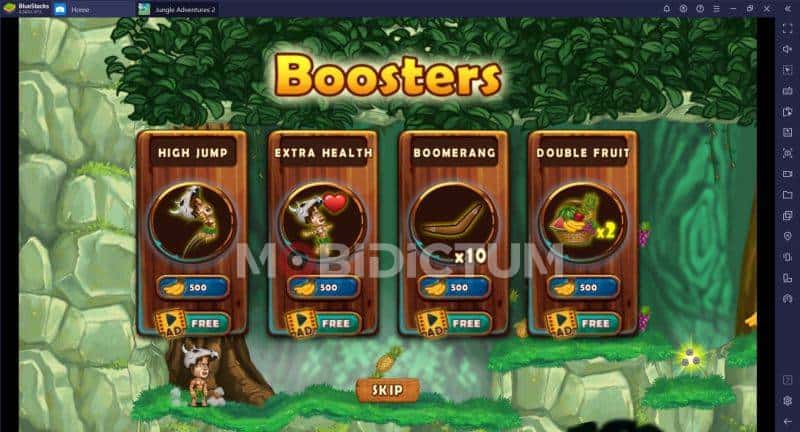The width and height of the screenshot is (800, 432).
Task: Claim free Boomerang booster by ad
Action: point(453,323)
